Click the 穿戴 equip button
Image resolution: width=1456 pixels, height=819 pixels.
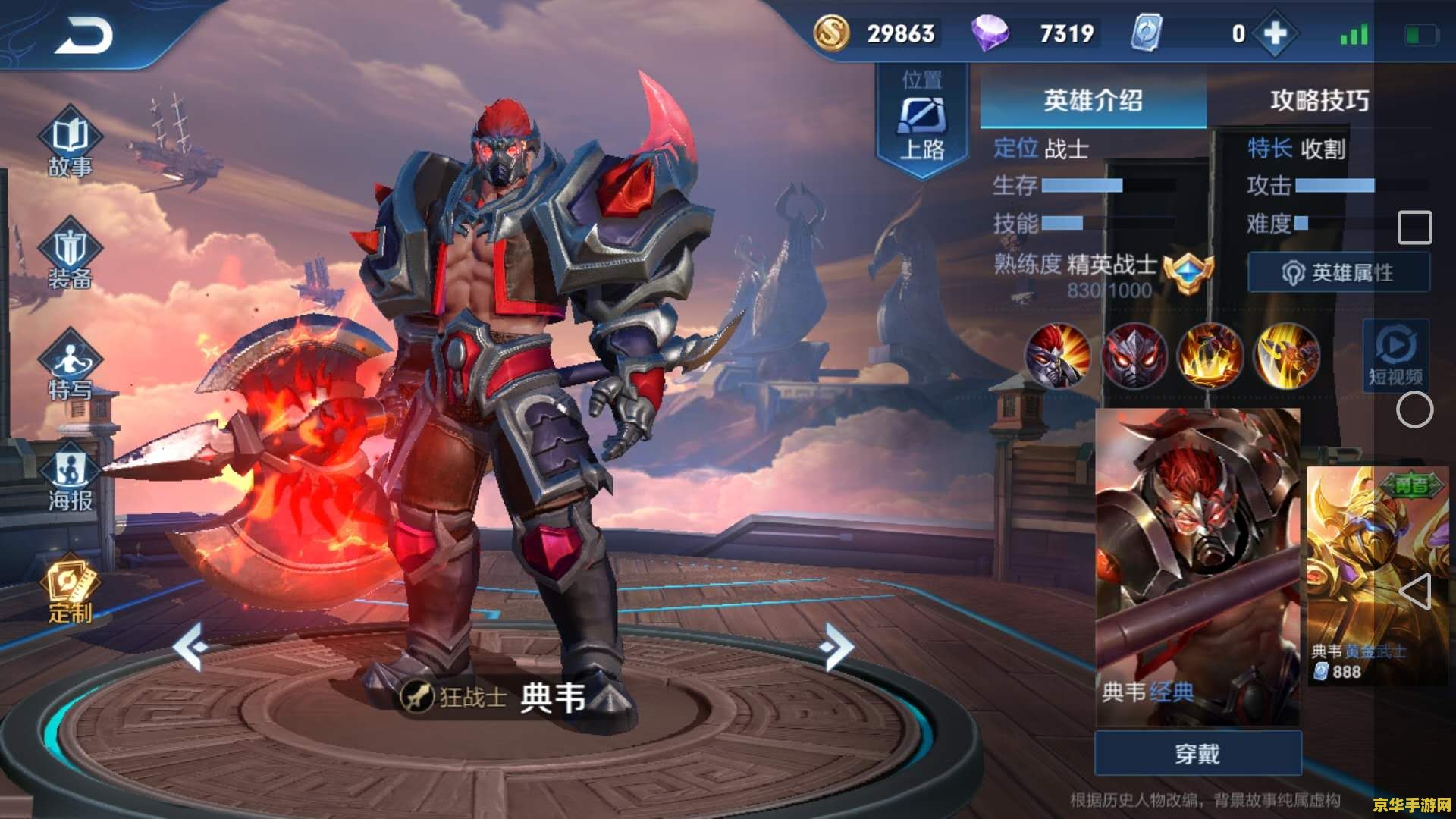[x=1197, y=754]
